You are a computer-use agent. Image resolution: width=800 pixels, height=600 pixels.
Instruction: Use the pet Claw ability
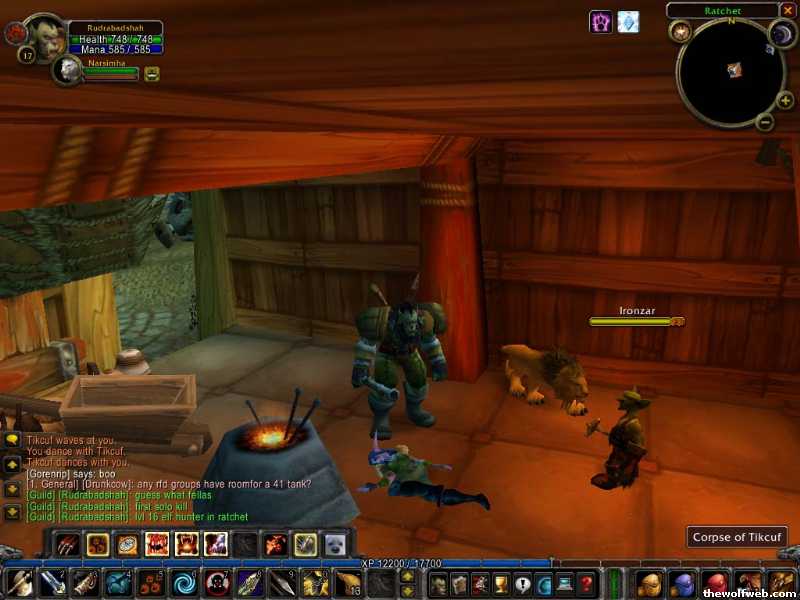click(68, 544)
